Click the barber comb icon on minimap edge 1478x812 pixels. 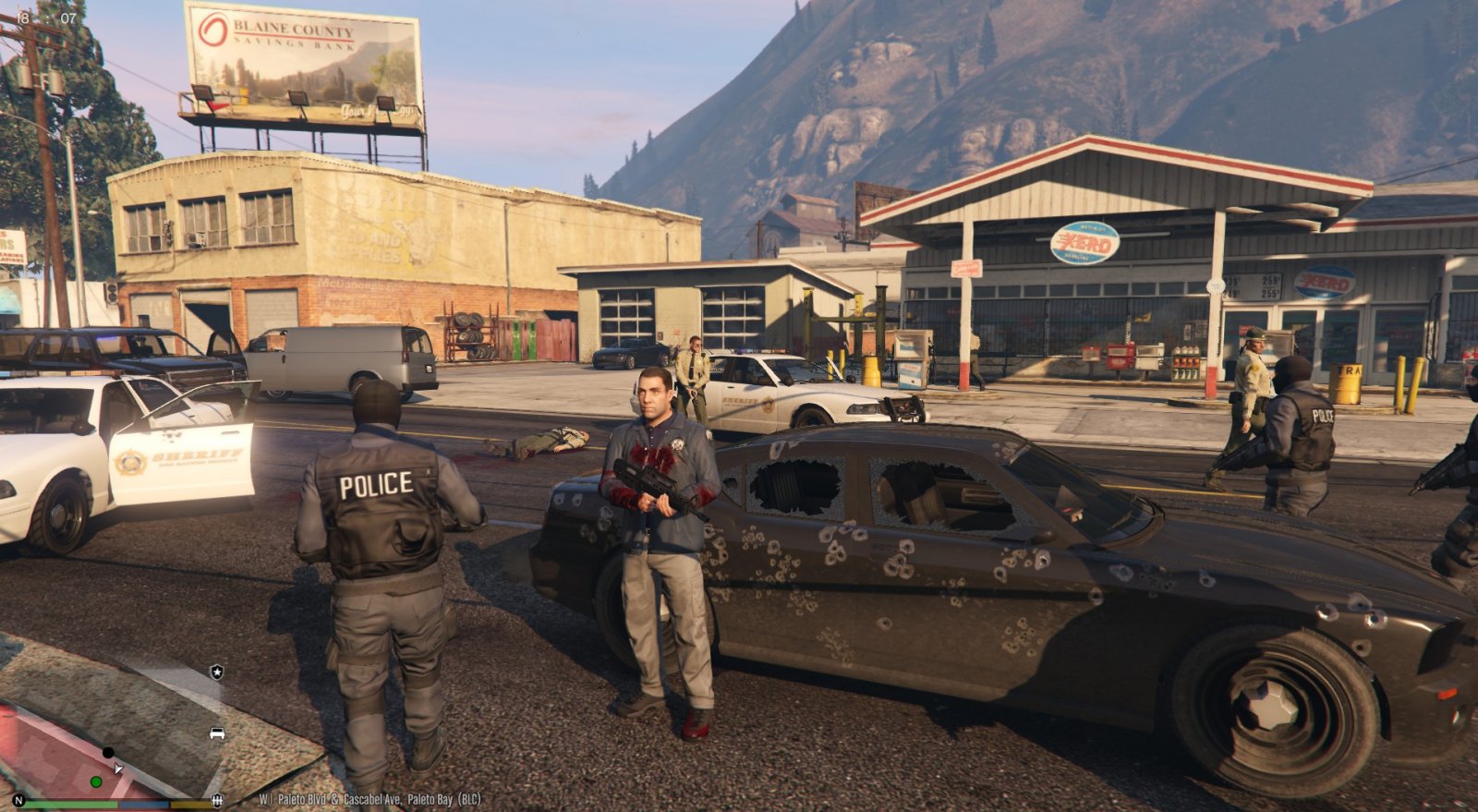(x=217, y=800)
